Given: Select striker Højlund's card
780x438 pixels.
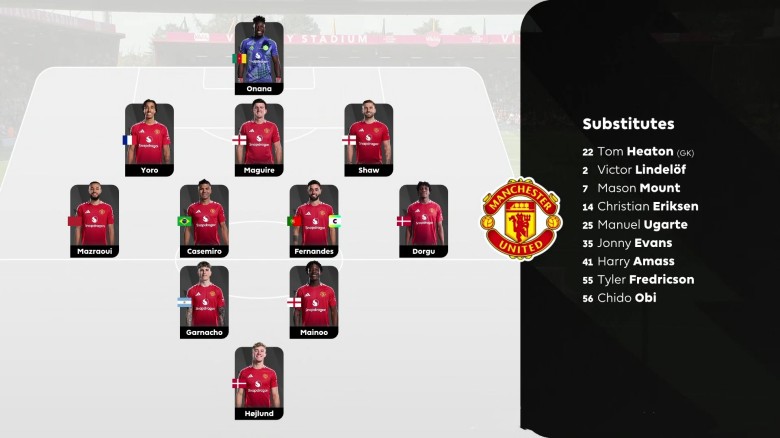Looking at the screenshot, I should 259,382.
